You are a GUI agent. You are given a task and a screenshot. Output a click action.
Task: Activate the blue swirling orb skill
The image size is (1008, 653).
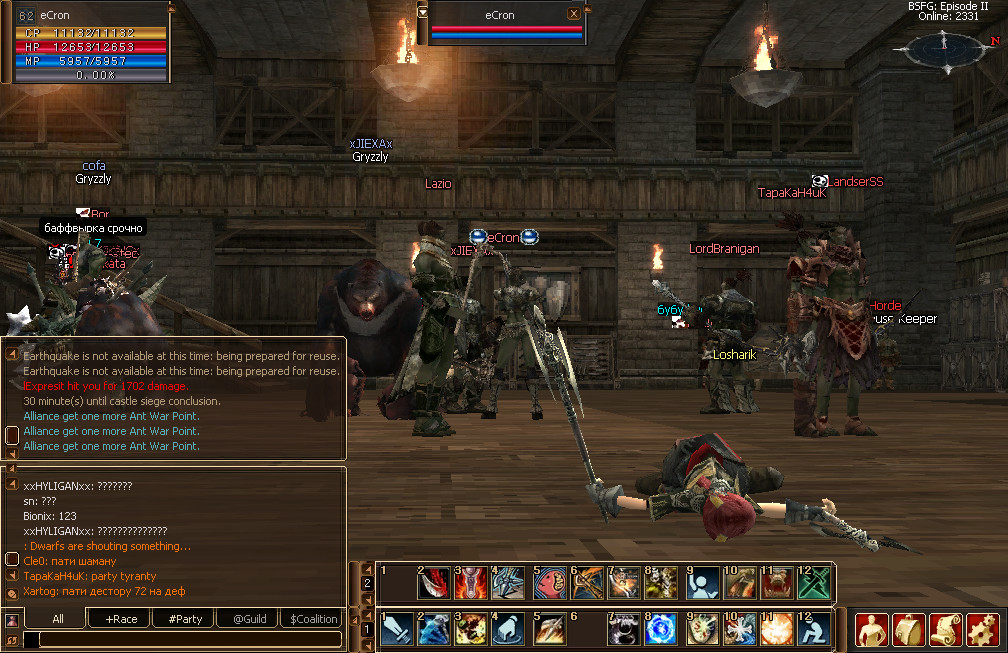661,630
